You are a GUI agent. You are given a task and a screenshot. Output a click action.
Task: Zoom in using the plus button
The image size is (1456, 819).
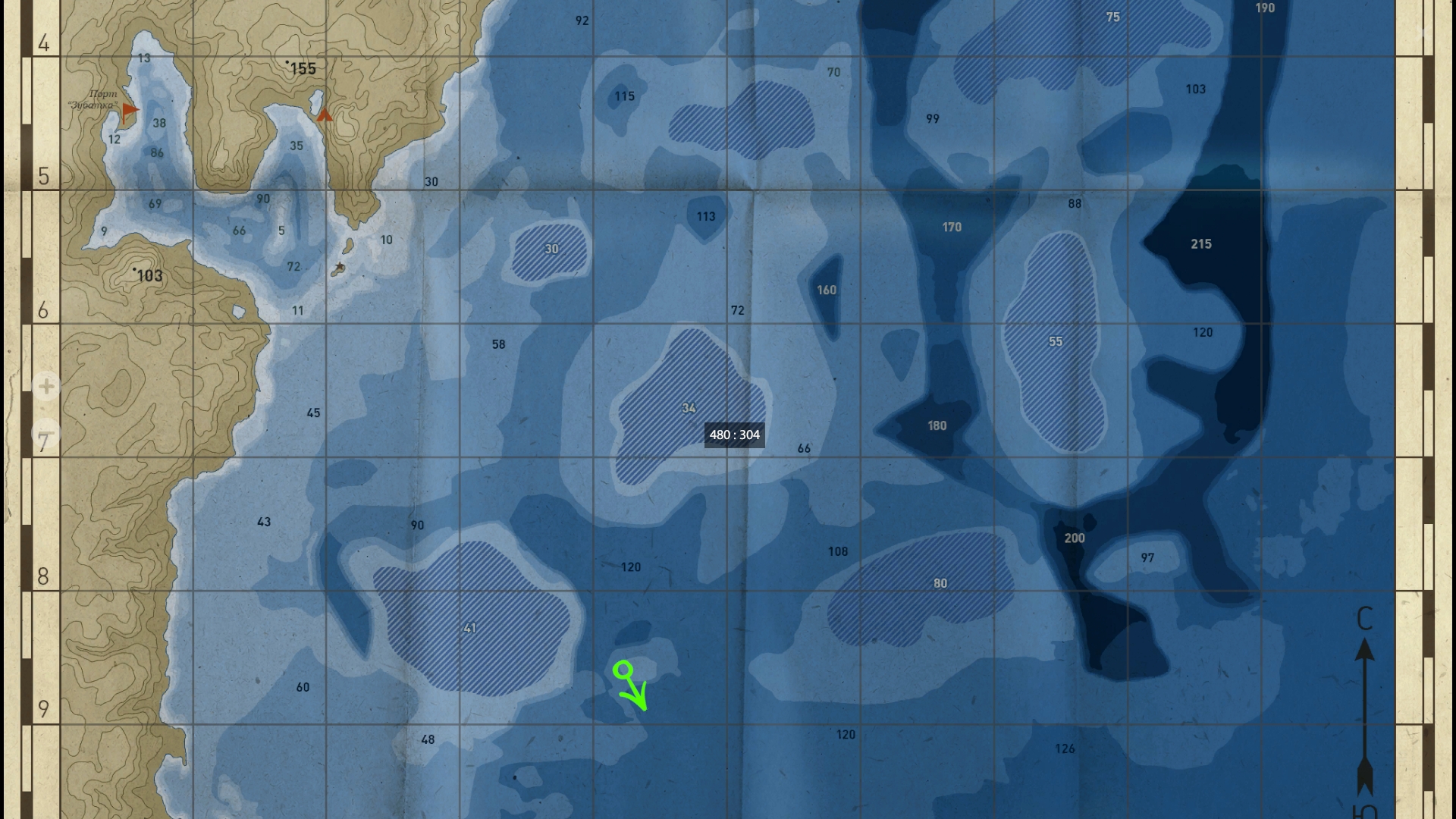(x=45, y=387)
